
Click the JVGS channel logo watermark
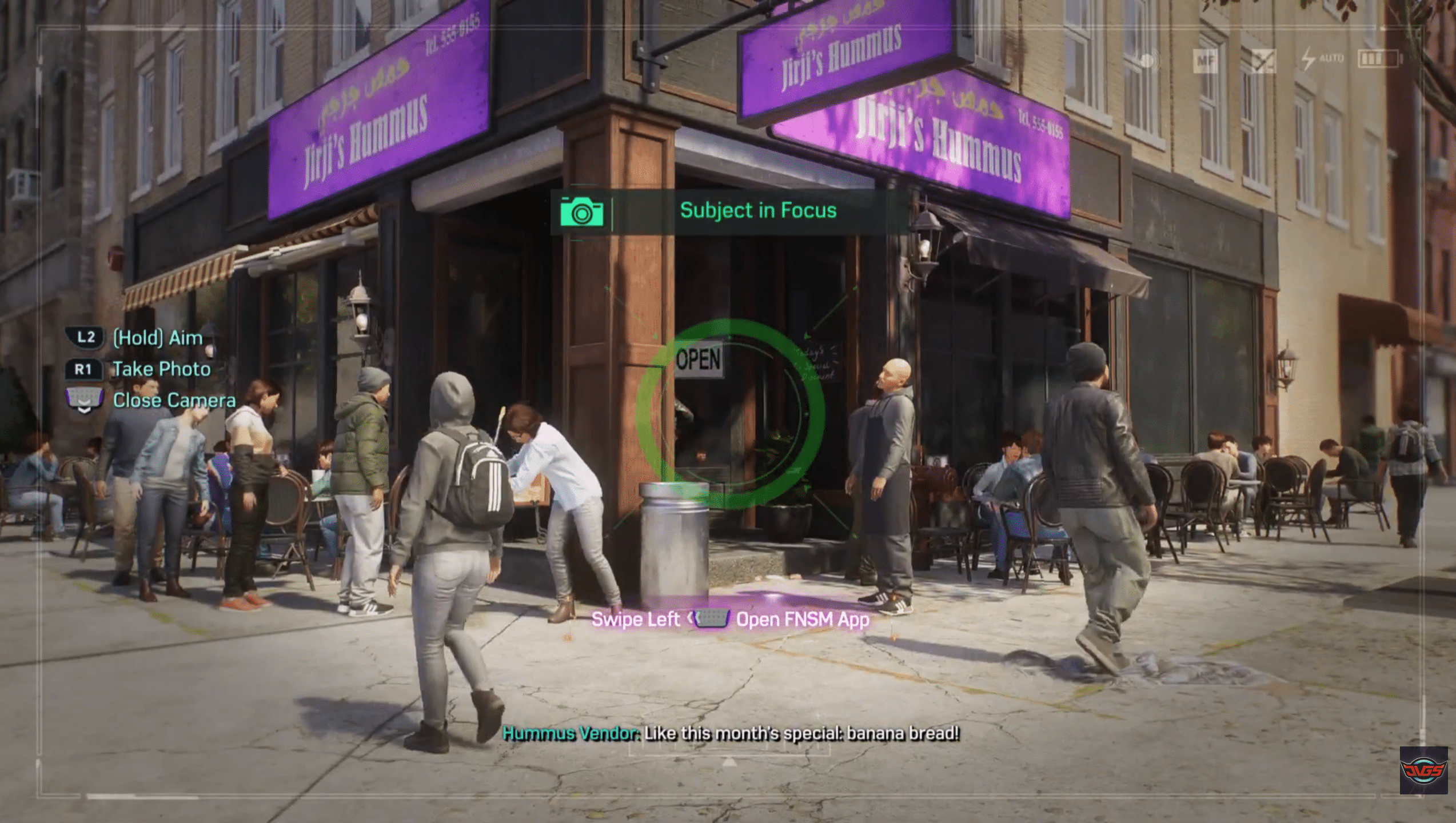[1422, 770]
